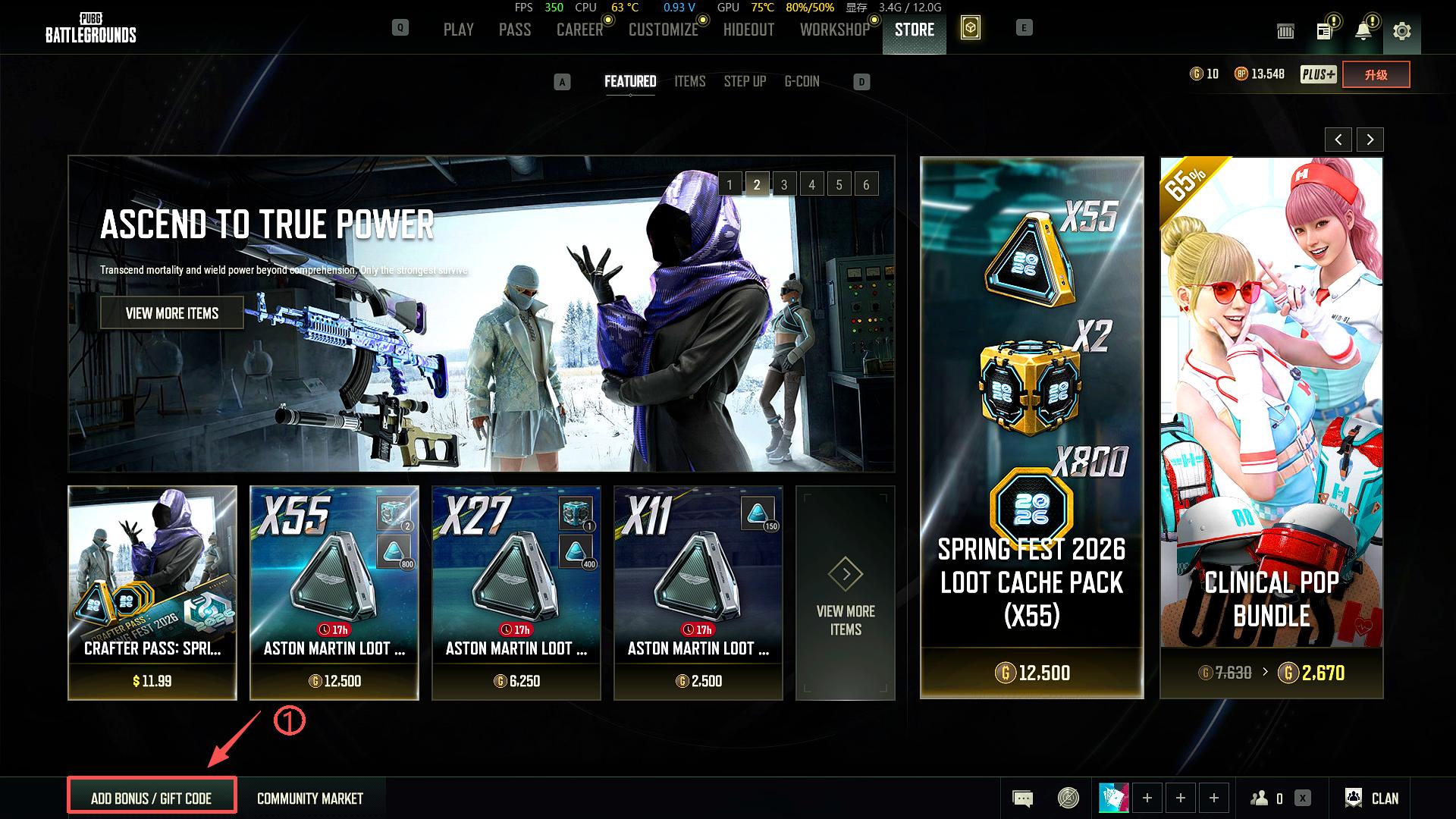1456x819 pixels.
Task: Select the Crafter Pass Spring Fest item
Action: (x=152, y=591)
